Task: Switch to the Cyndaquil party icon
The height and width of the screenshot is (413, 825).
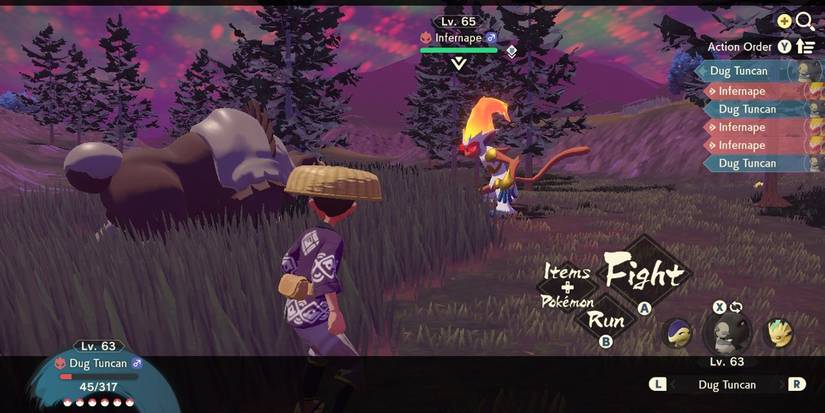Action: click(679, 334)
